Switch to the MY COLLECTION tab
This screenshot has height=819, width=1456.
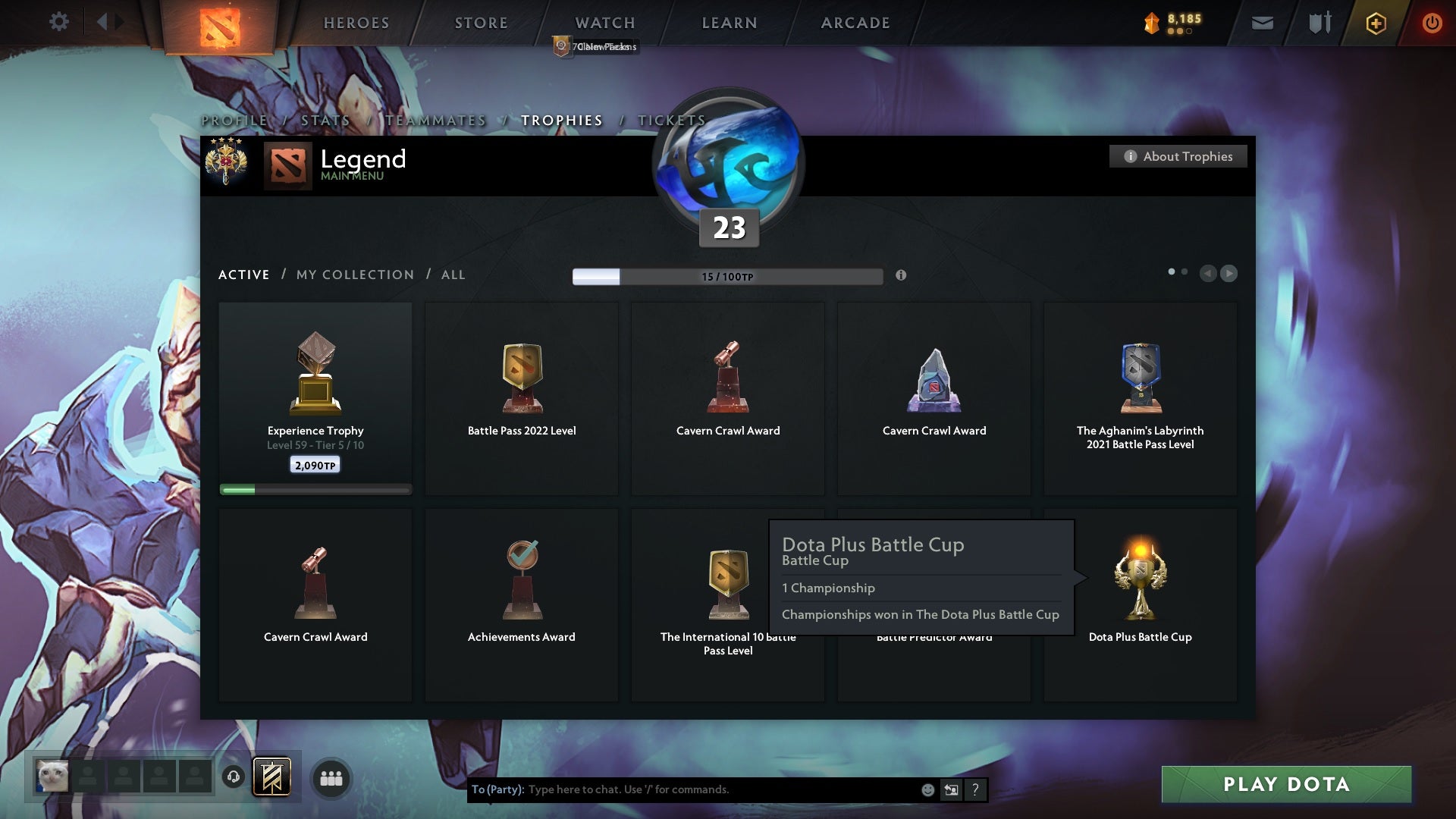tap(354, 275)
